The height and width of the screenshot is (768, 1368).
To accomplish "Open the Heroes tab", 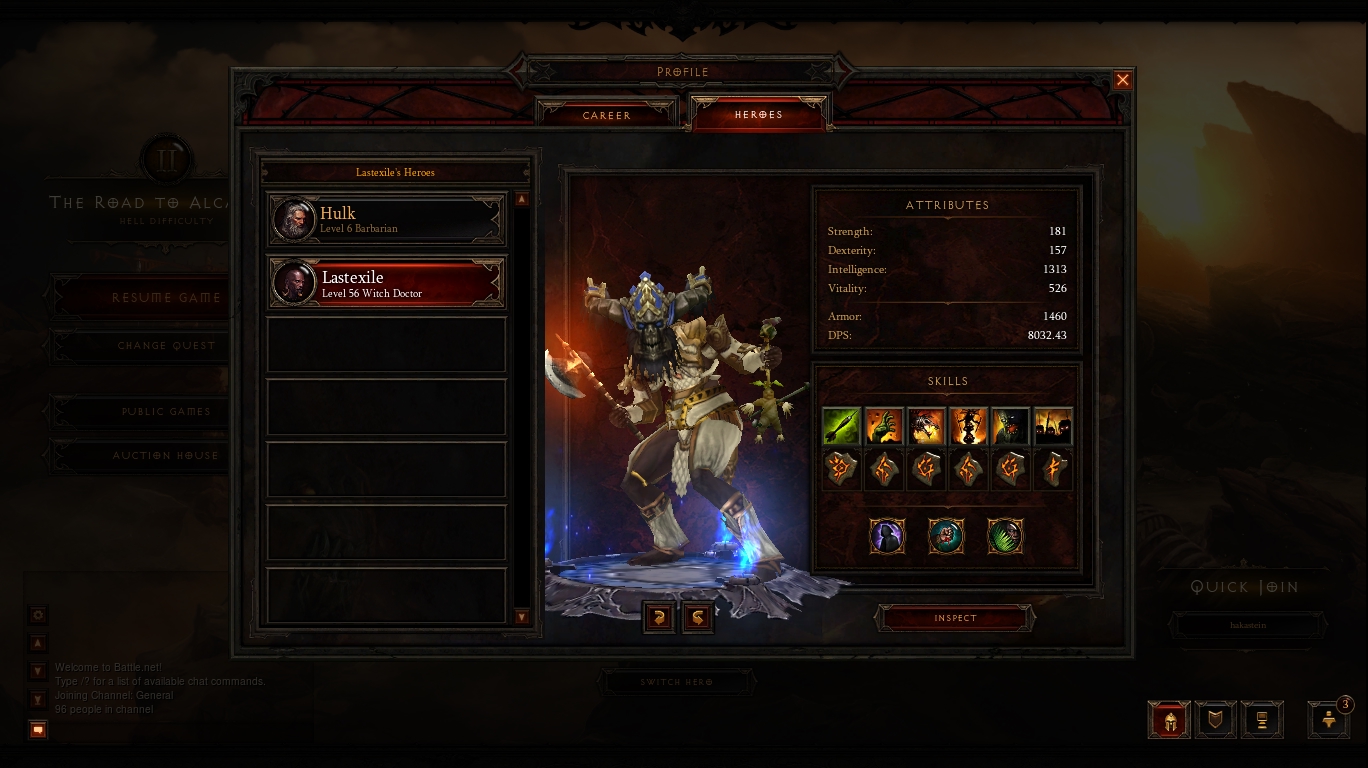I will click(759, 115).
